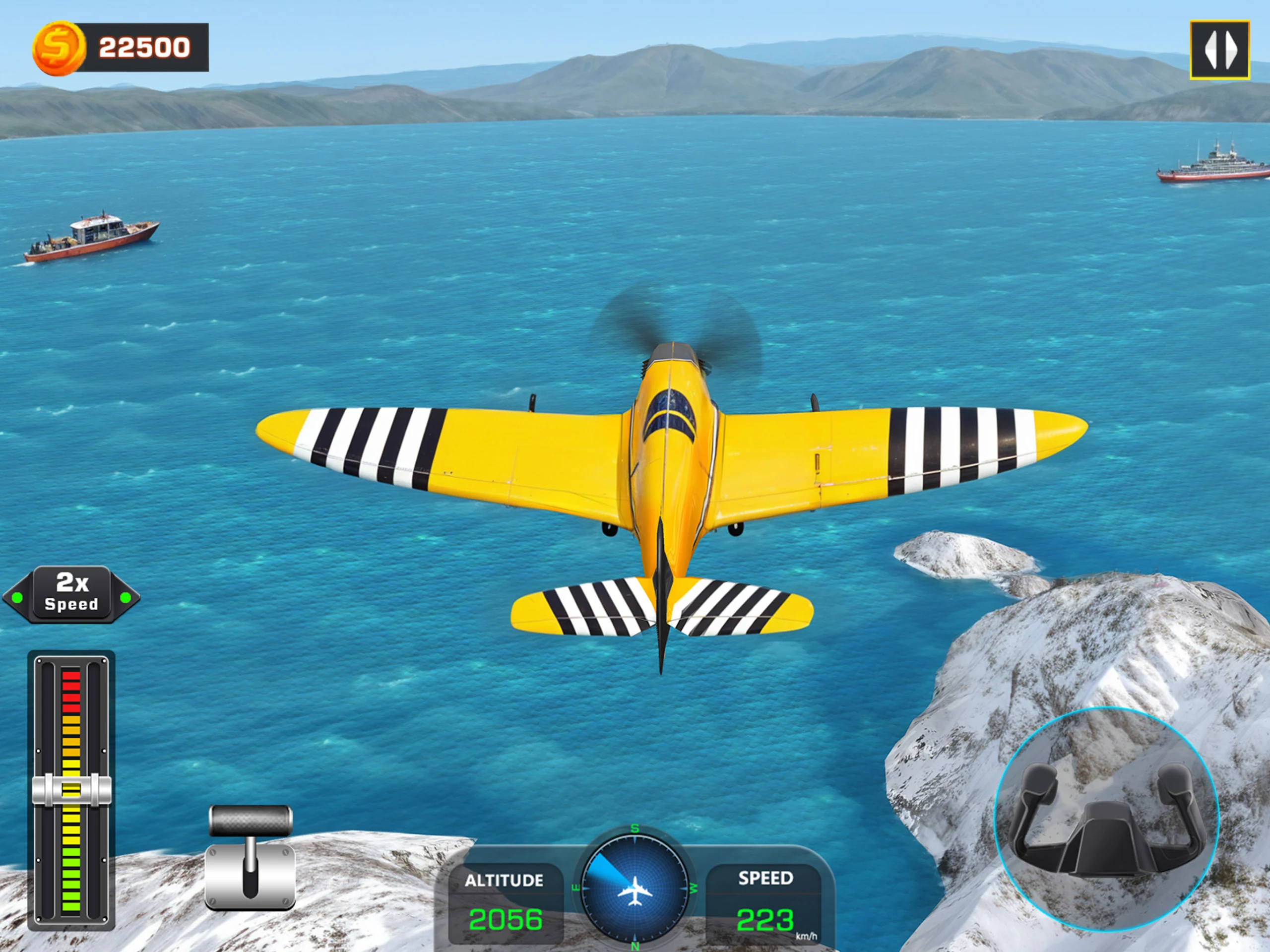Tap the camera switch button with two arrows

pyautogui.click(x=1219, y=50)
